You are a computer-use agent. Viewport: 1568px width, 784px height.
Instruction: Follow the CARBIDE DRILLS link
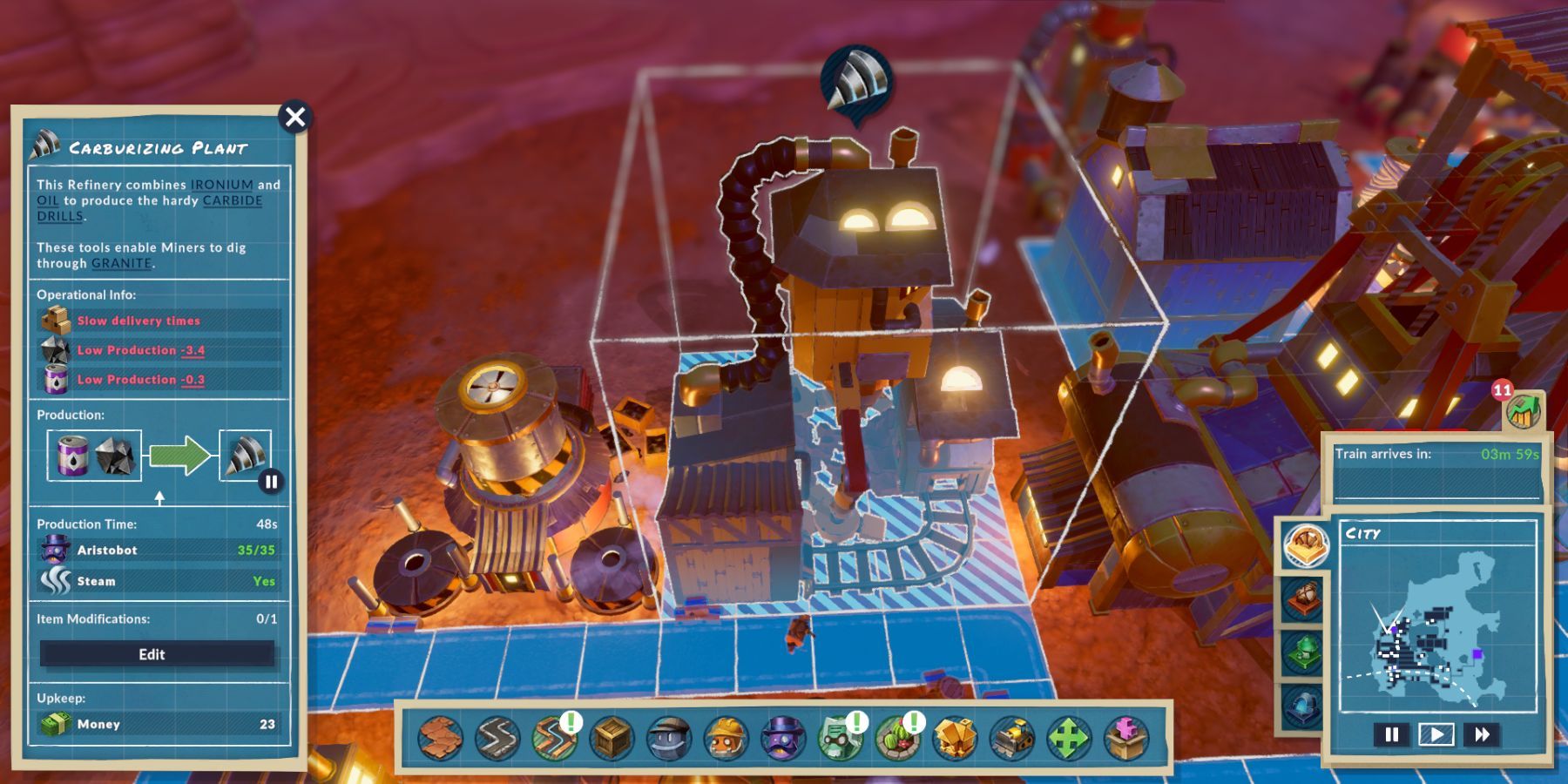[232, 200]
